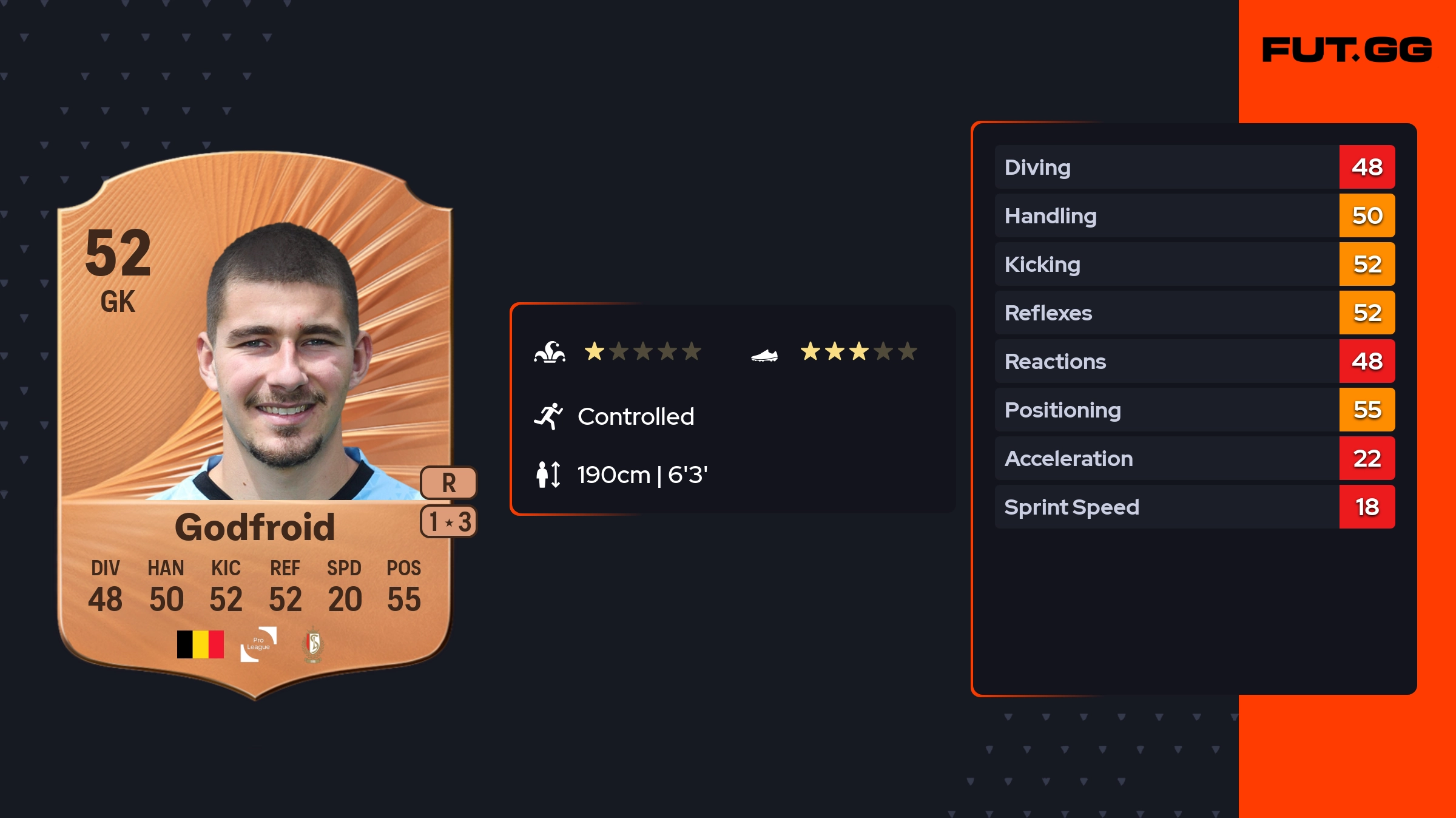Click the Belgium flag on the card

(200, 644)
